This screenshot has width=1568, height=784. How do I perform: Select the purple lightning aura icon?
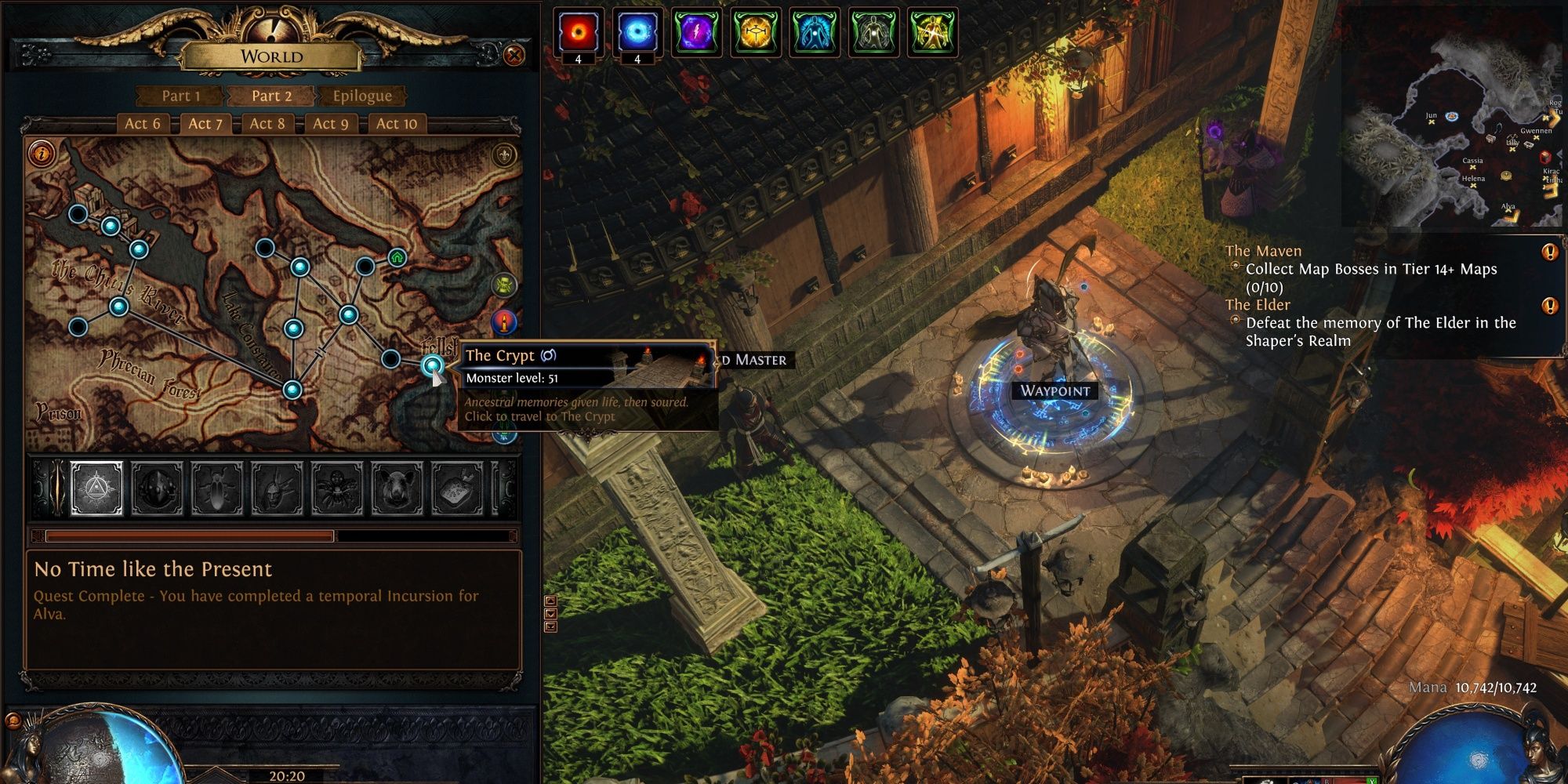click(x=696, y=32)
